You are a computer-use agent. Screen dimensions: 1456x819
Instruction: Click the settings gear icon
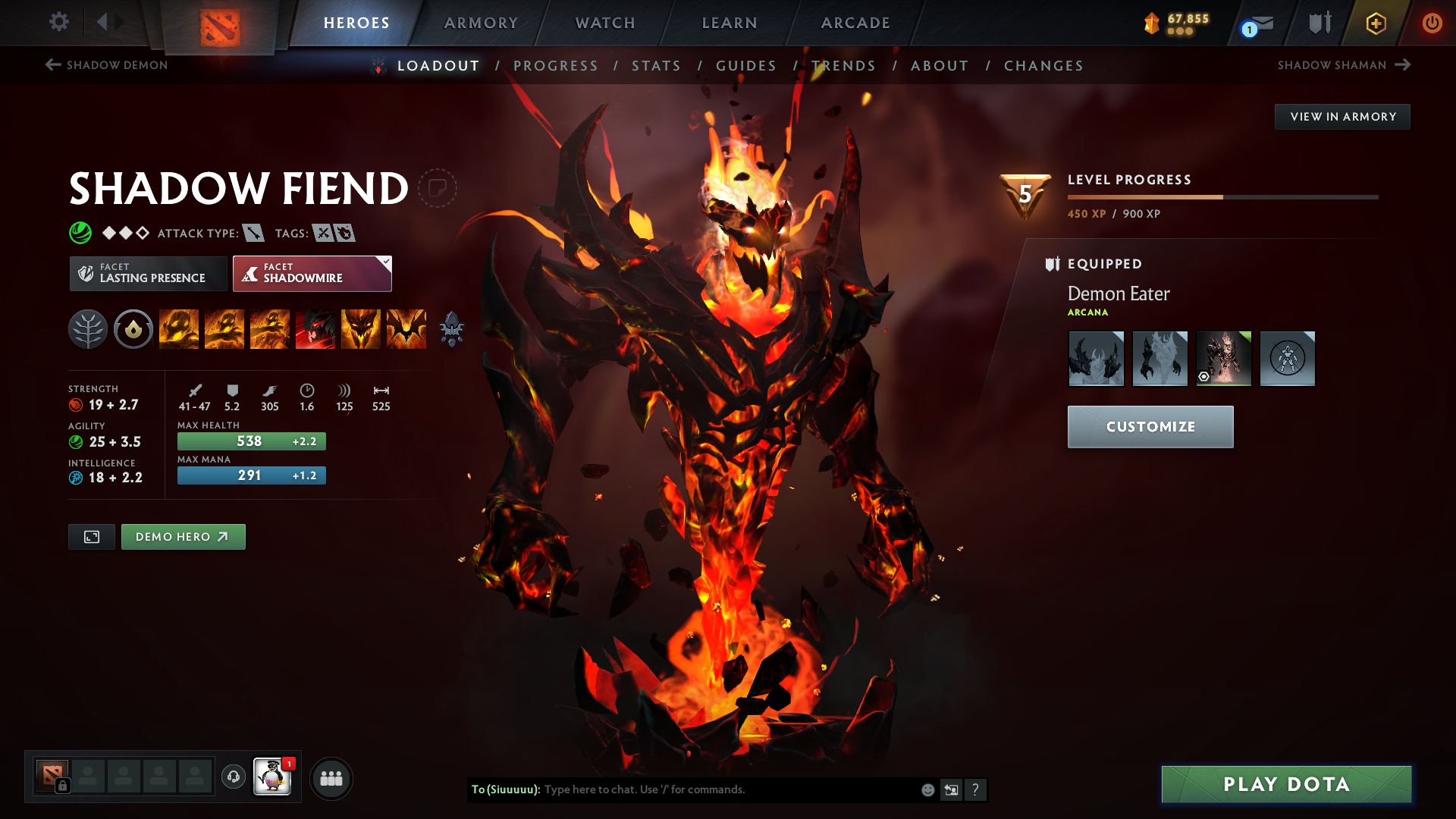59,23
